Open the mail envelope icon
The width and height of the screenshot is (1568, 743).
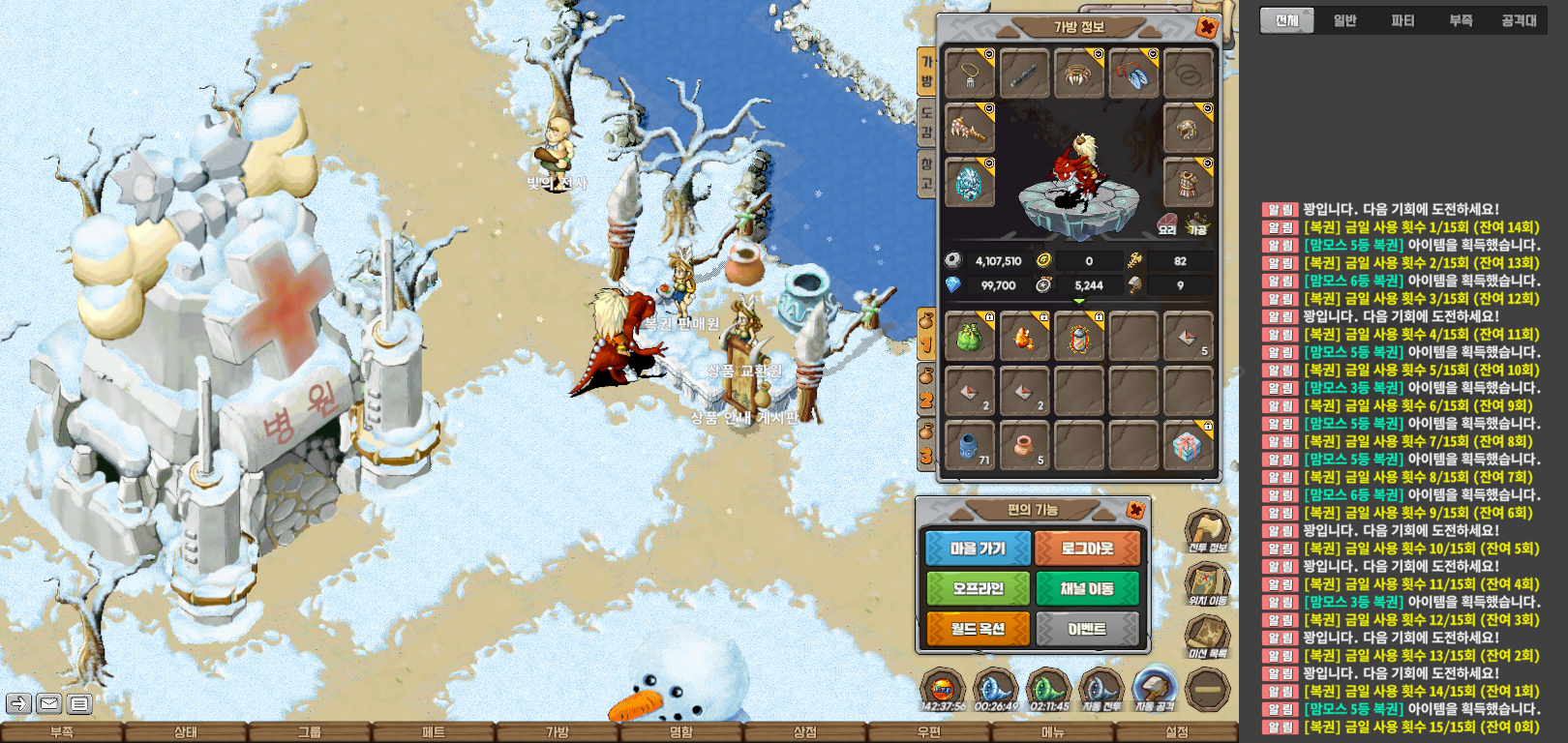click(x=49, y=703)
